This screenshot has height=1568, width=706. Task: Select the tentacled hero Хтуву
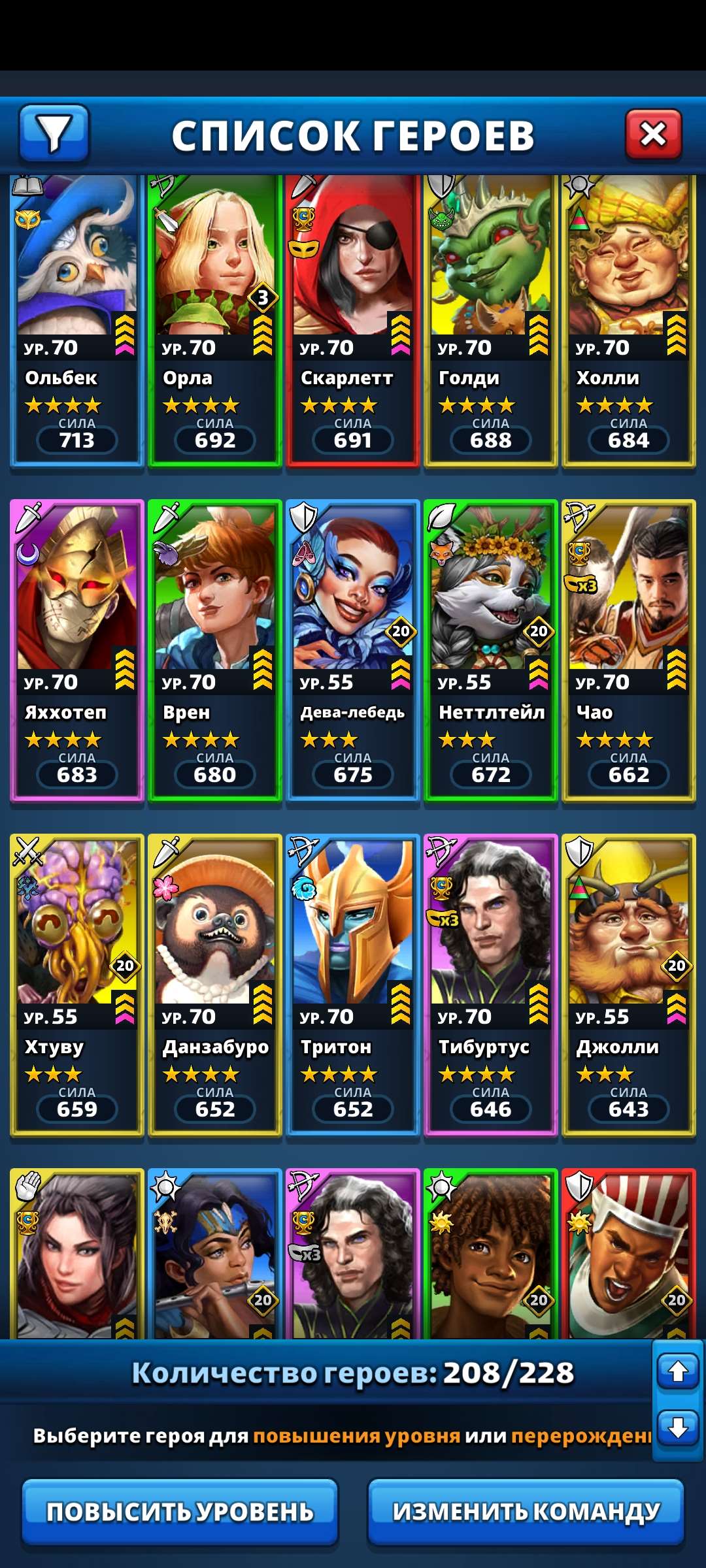click(x=76, y=985)
